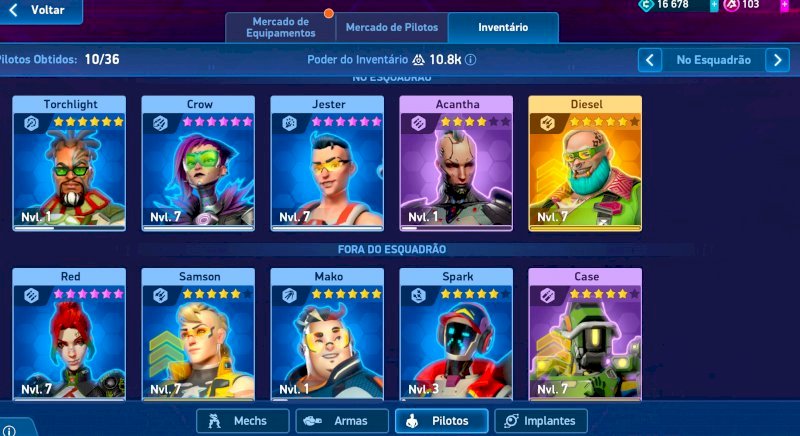Select the Torchlight pilot card
This screenshot has width=800, height=436.
tap(69, 164)
